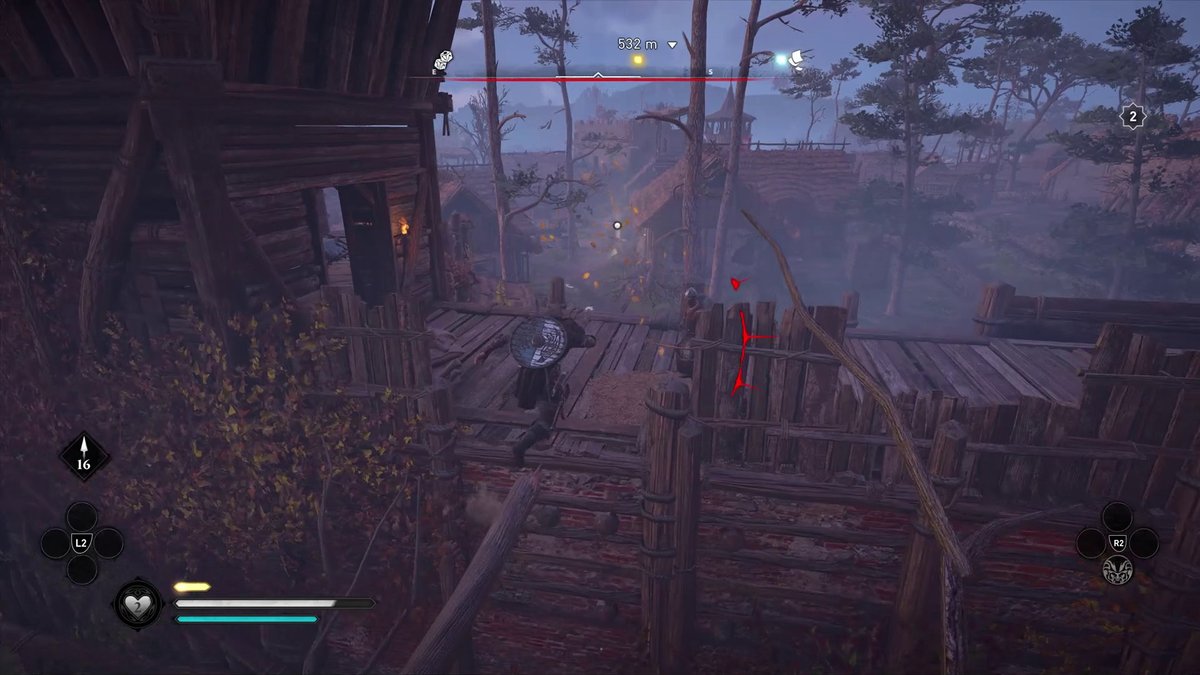This screenshot has width=1200, height=675.
Task: Click the cyan glowing marker on the compass
Action: 782,60
